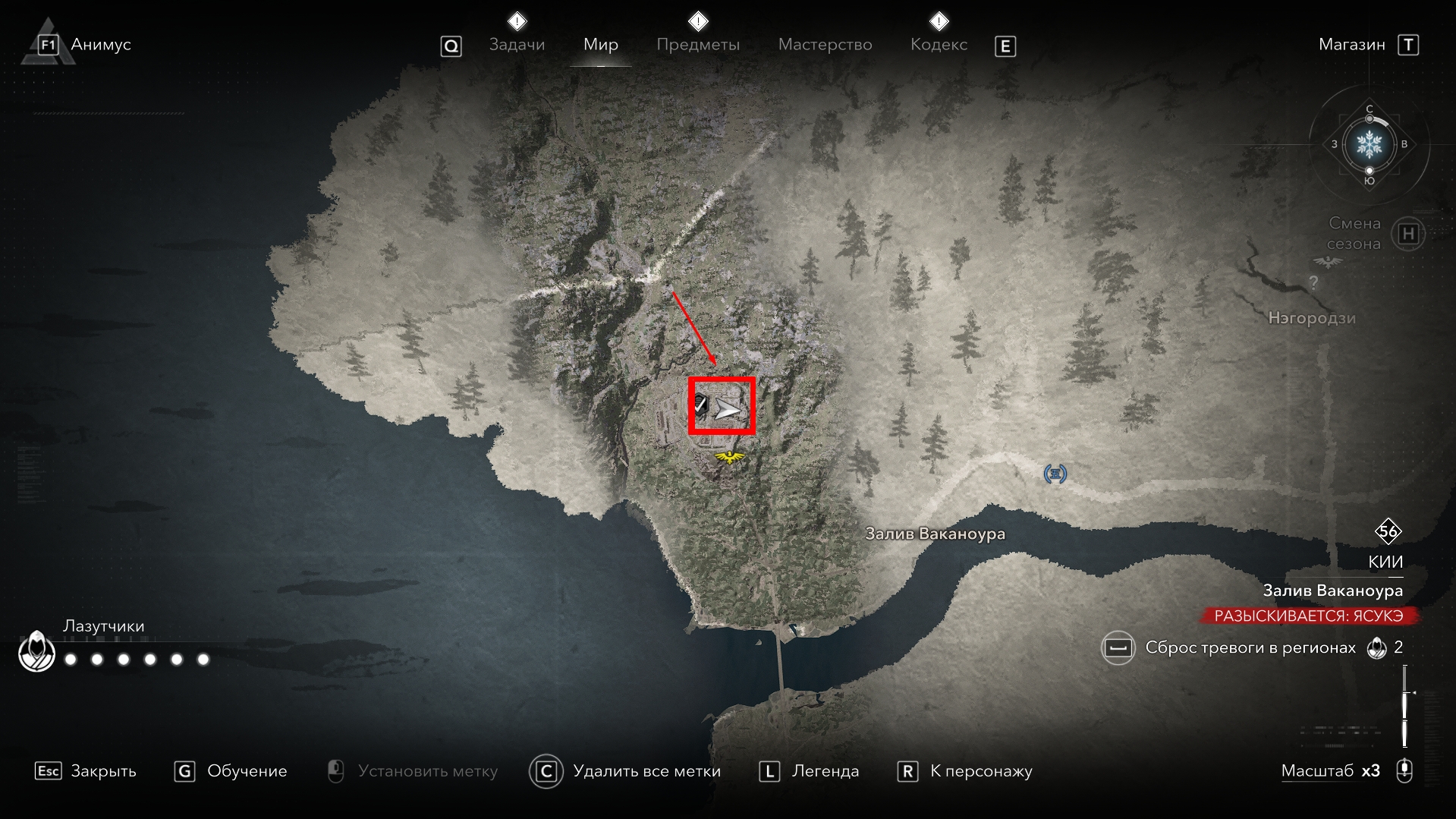1456x819 pixels.
Task: Click the completed checkmark map marker
Action: tap(700, 405)
